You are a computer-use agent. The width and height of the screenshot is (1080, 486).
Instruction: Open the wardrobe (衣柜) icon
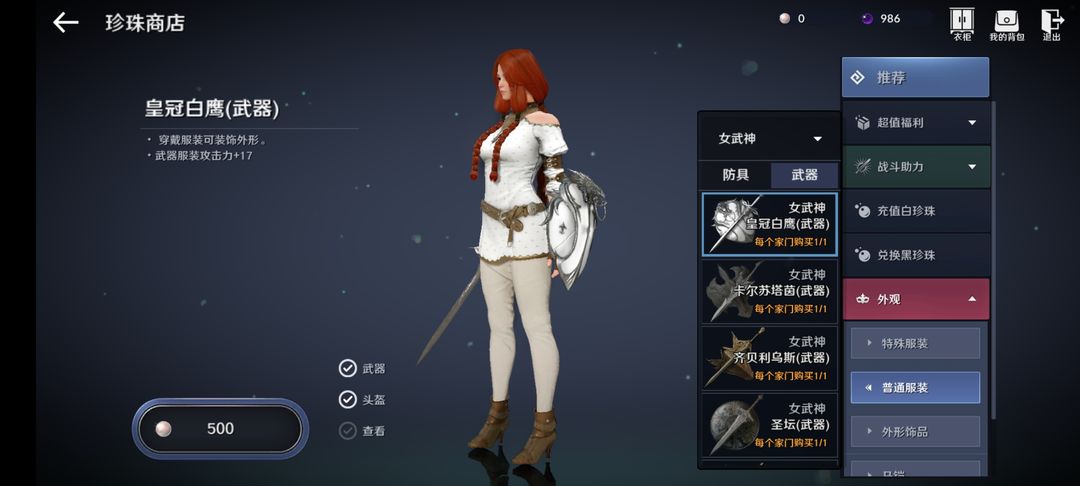(961, 24)
